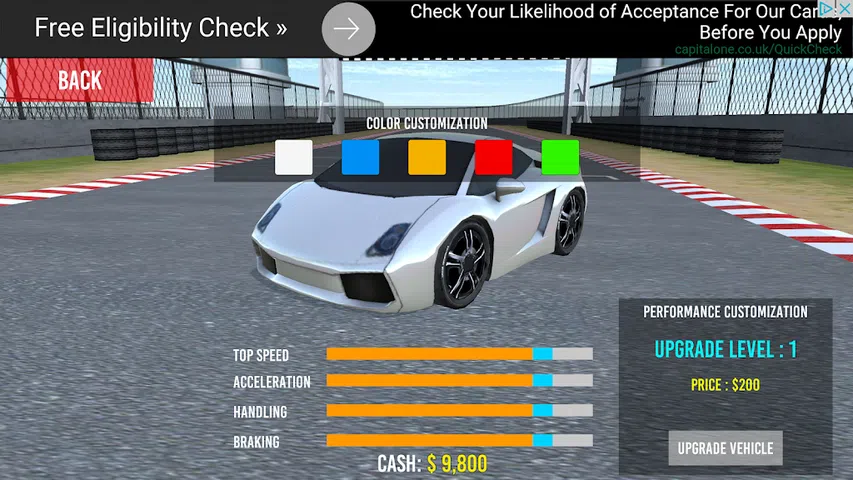Paint the car green
The height and width of the screenshot is (480, 853).
560,157
